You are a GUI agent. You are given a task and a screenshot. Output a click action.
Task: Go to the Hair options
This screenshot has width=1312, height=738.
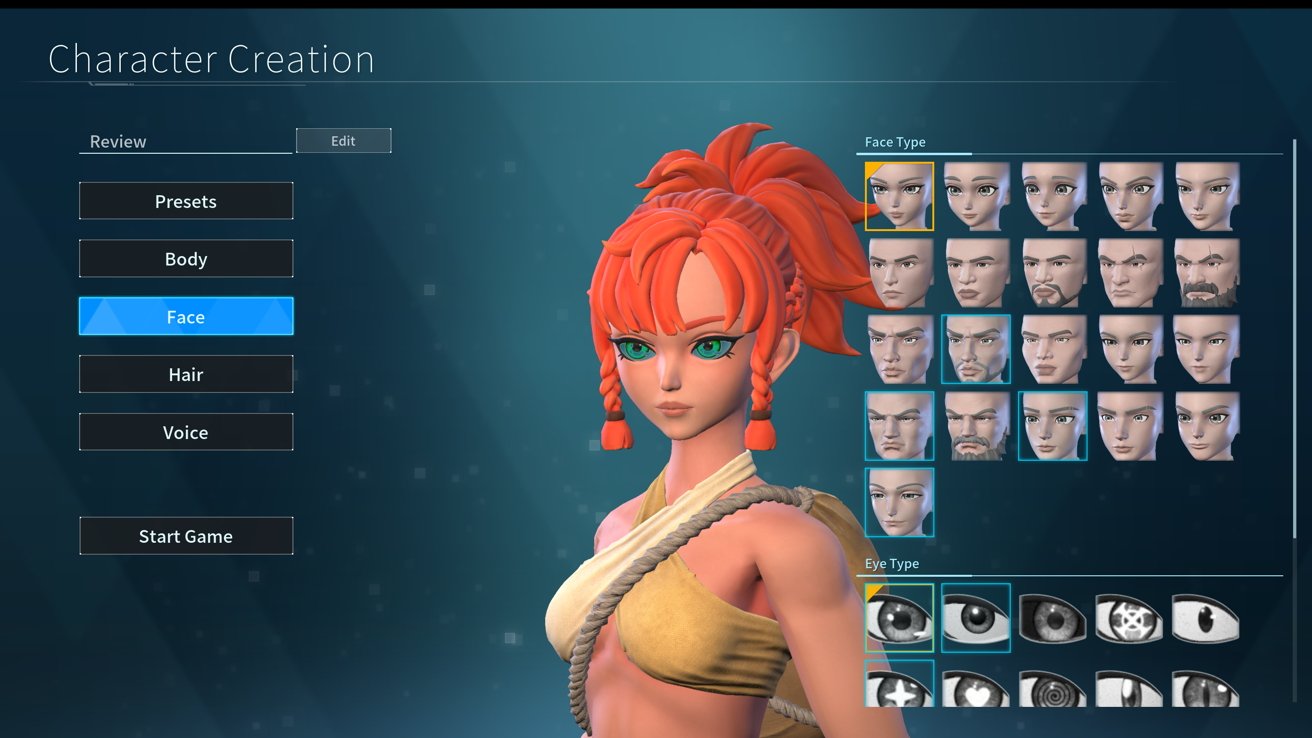click(x=186, y=375)
